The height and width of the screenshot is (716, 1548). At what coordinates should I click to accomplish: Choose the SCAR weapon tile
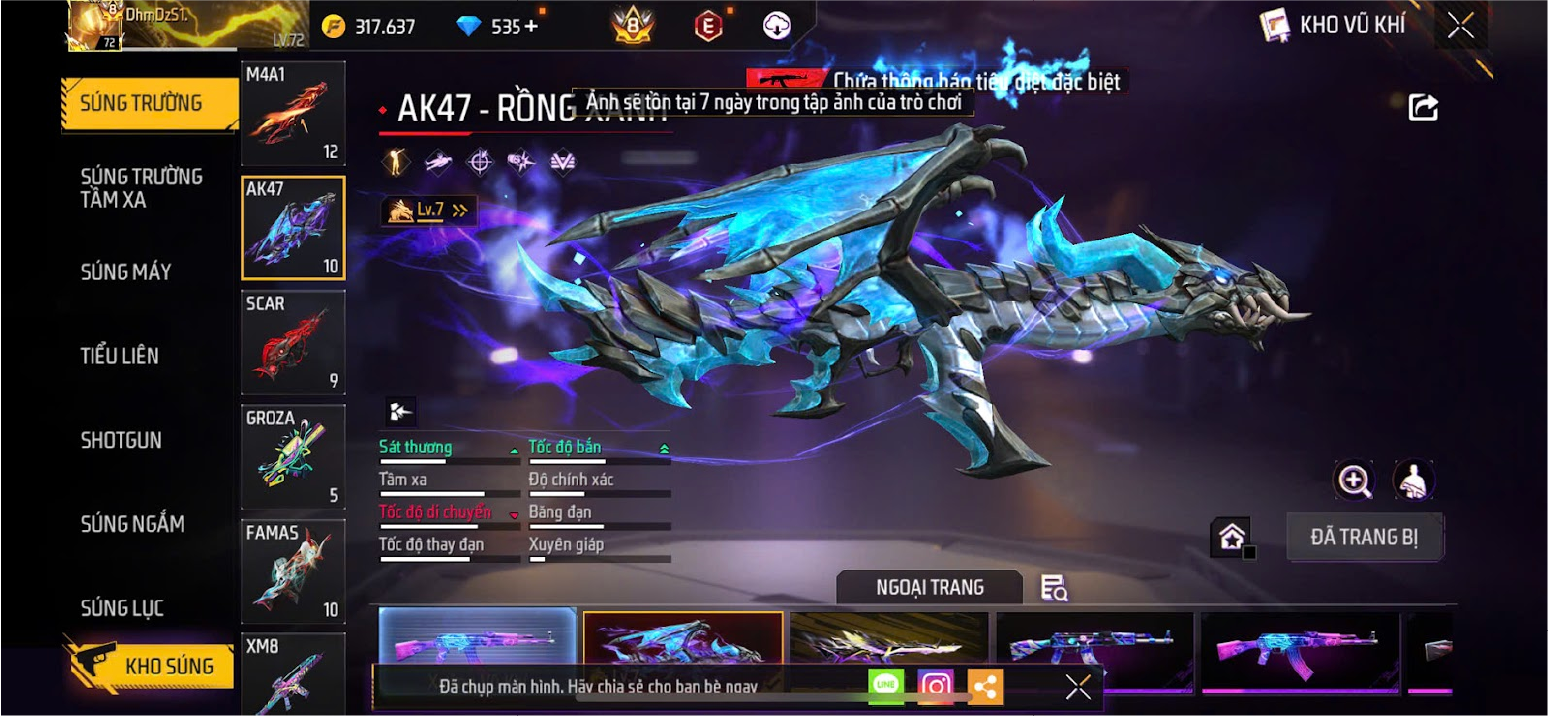pyautogui.click(x=293, y=342)
